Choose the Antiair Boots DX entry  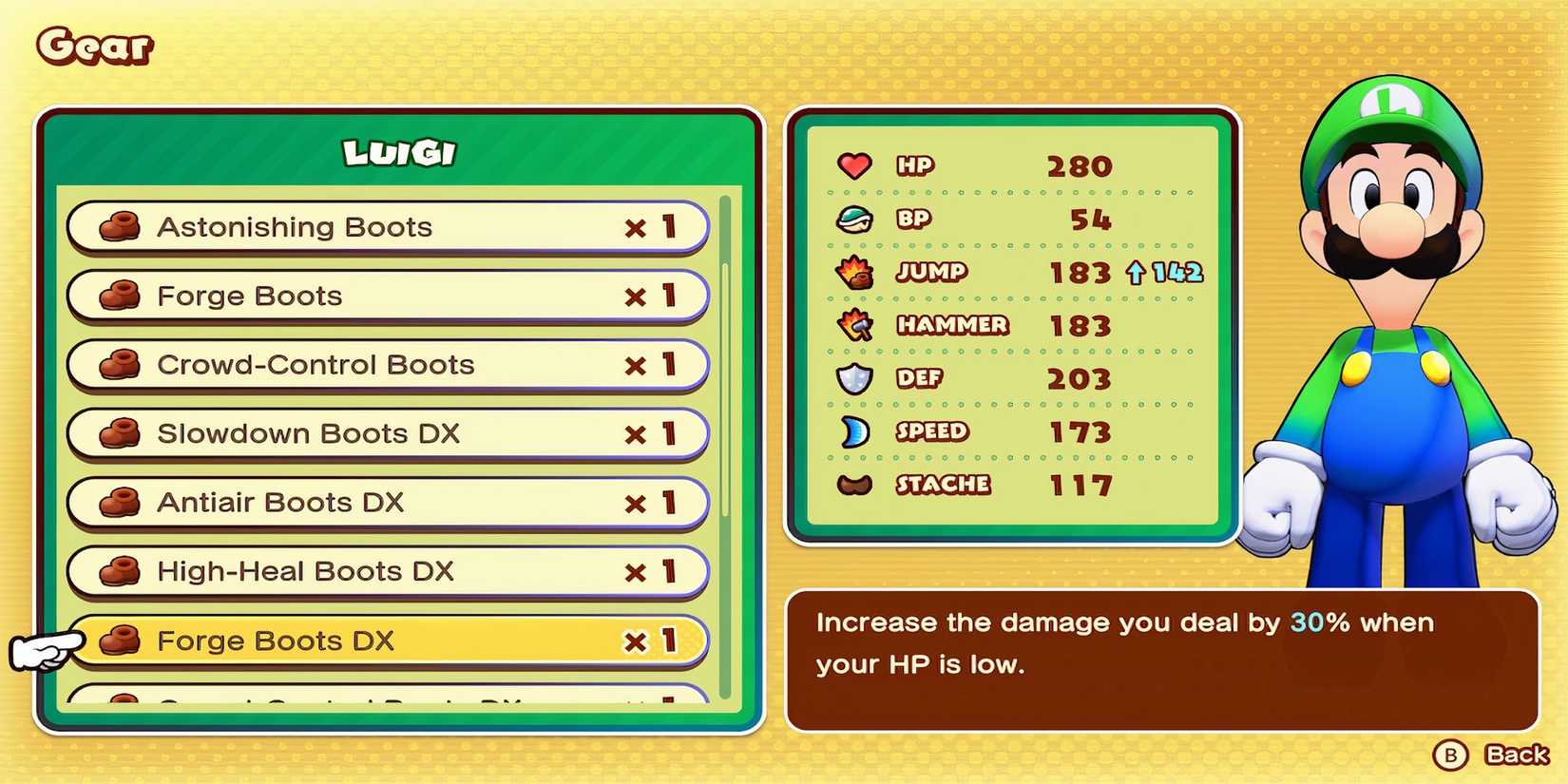380,503
